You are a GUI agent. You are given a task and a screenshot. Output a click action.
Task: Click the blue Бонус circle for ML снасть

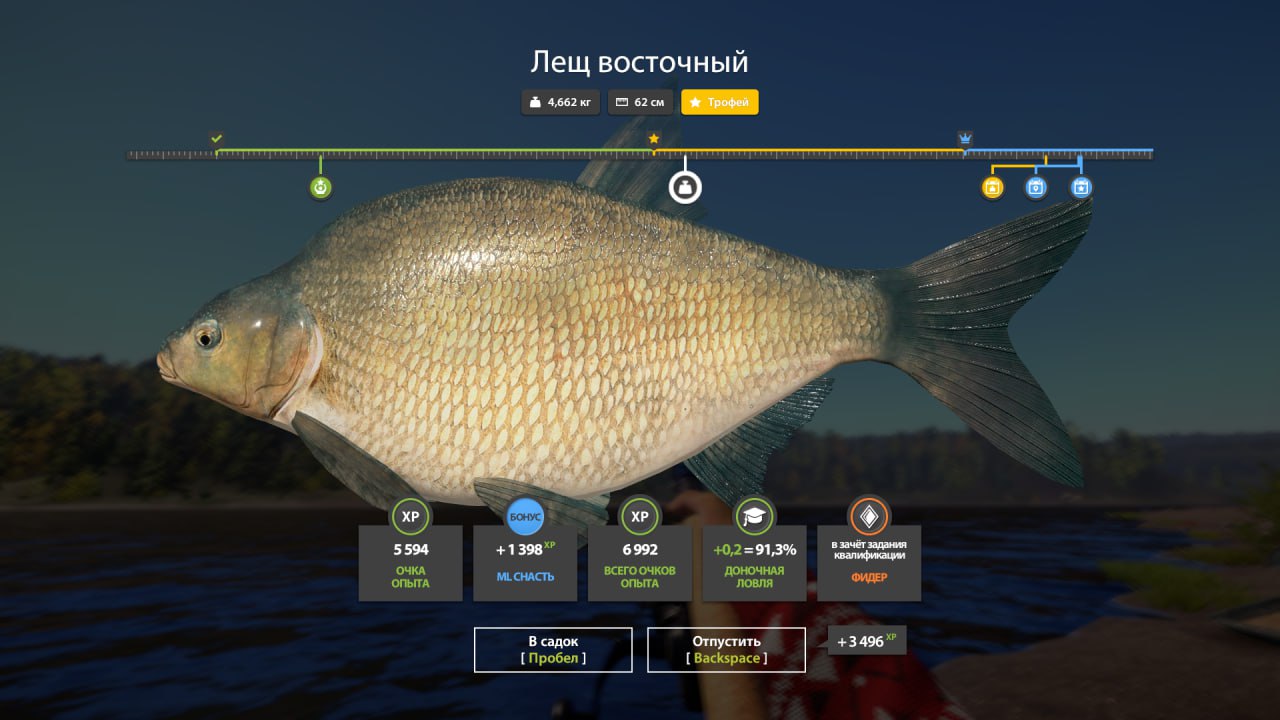524,517
